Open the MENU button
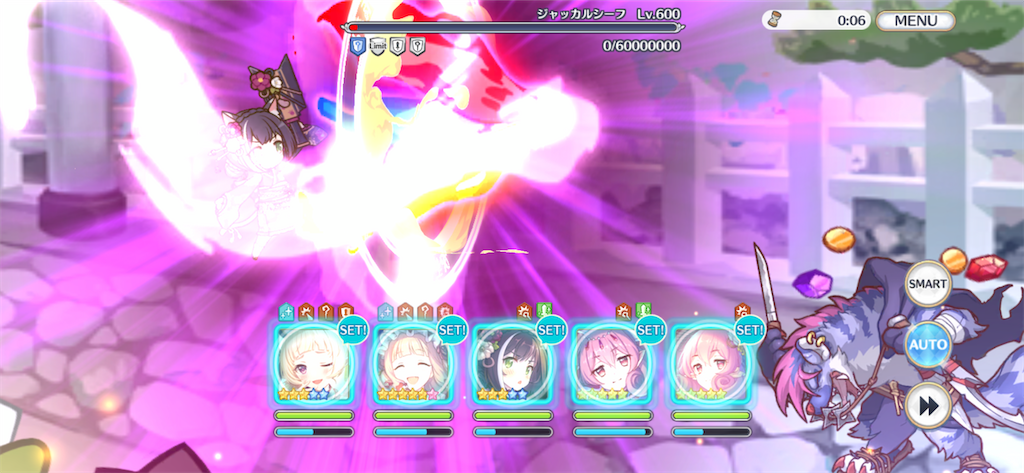The image size is (1024, 473). (x=915, y=21)
